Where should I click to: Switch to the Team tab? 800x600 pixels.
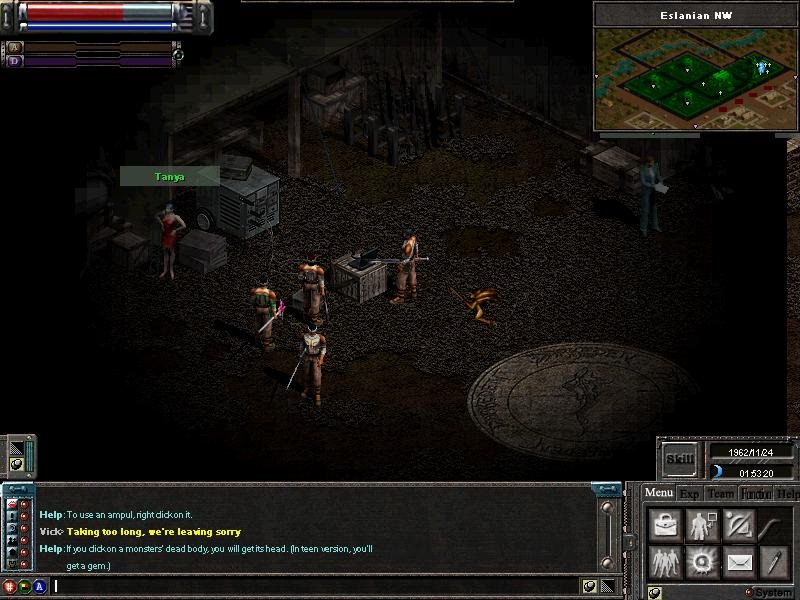721,493
